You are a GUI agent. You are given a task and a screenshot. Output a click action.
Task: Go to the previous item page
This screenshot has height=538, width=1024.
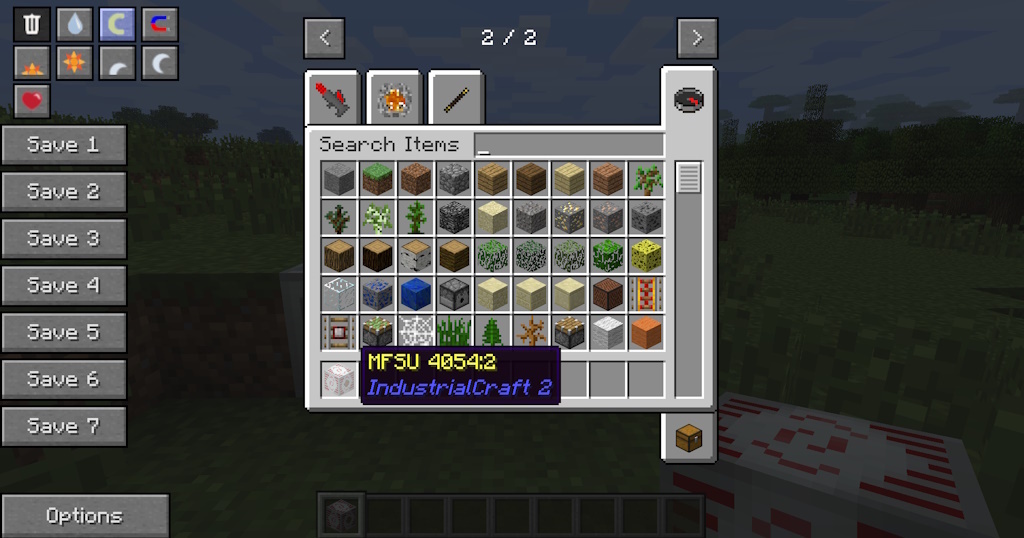coord(324,39)
